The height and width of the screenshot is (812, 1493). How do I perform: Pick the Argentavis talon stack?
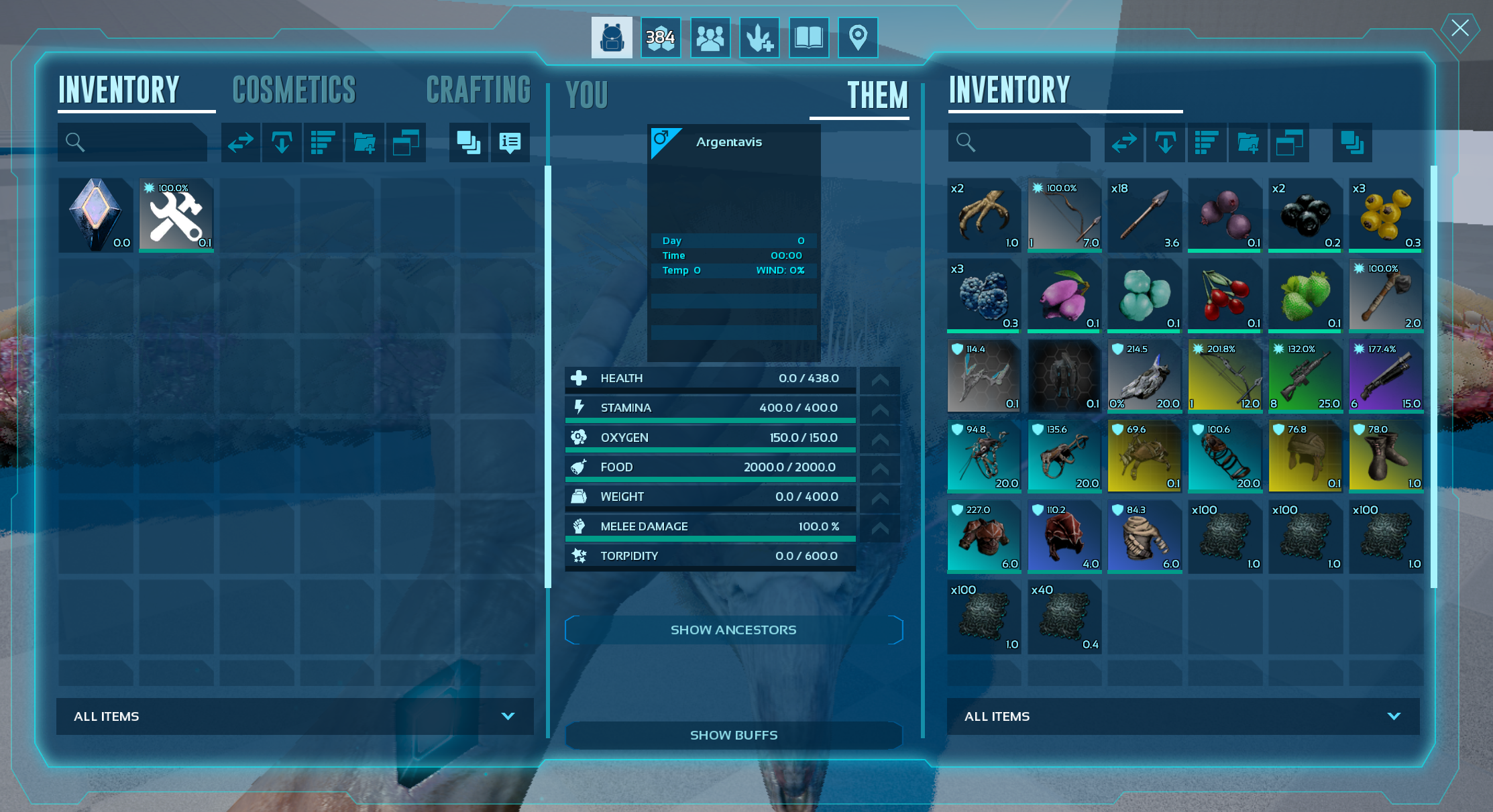tap(984, 215)
